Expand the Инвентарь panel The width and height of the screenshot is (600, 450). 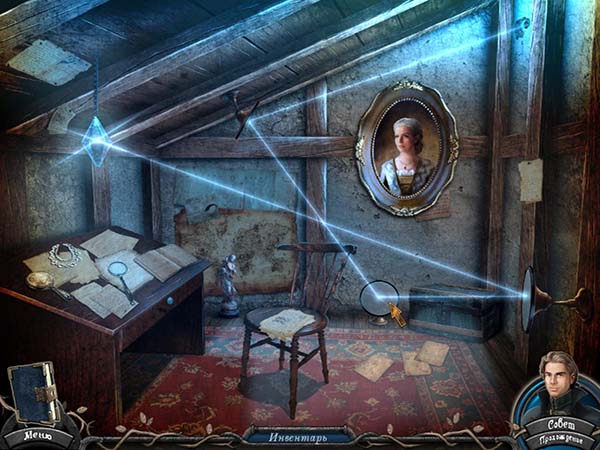click(x=300, y=436)
